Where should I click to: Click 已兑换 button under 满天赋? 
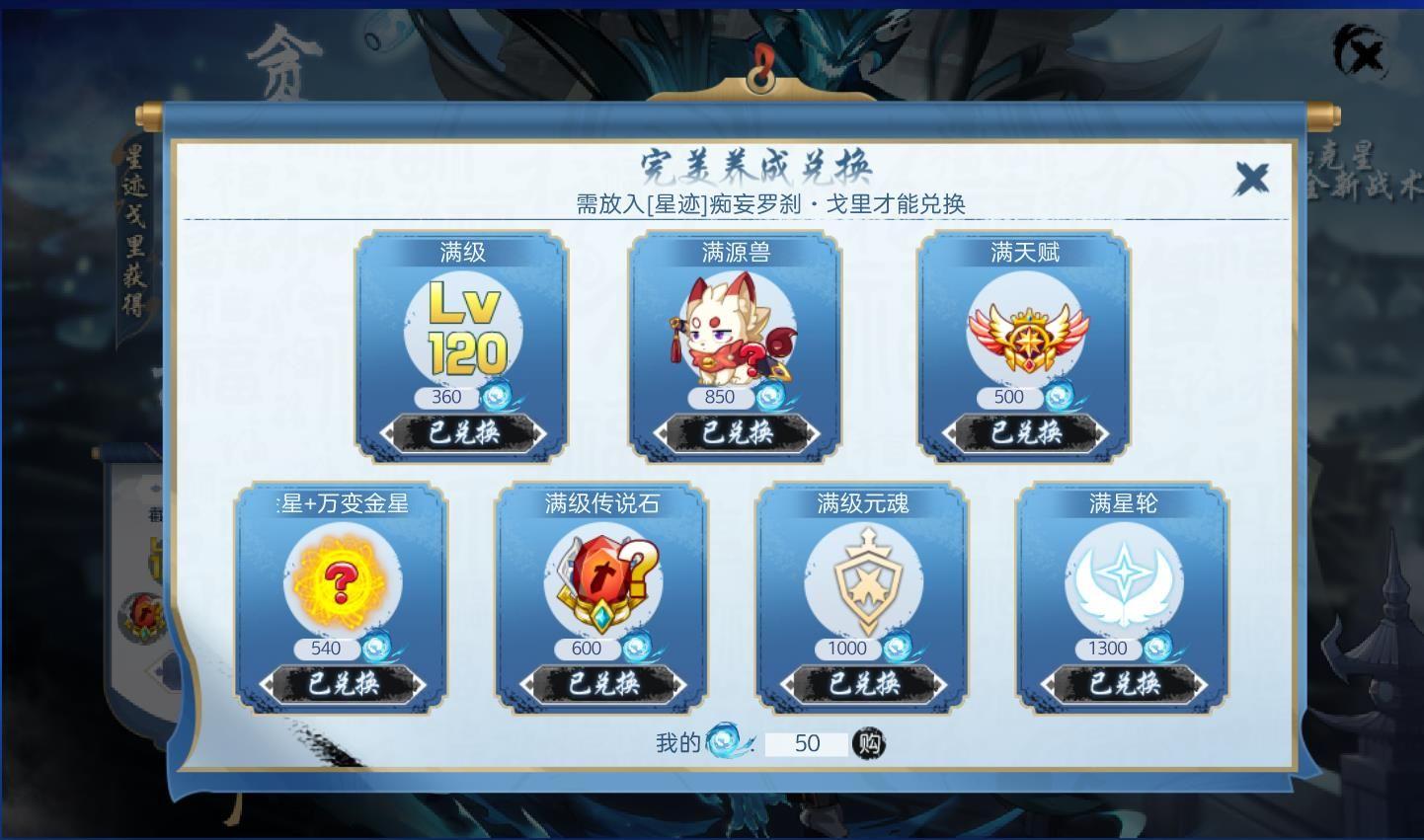click(1025, 432)
